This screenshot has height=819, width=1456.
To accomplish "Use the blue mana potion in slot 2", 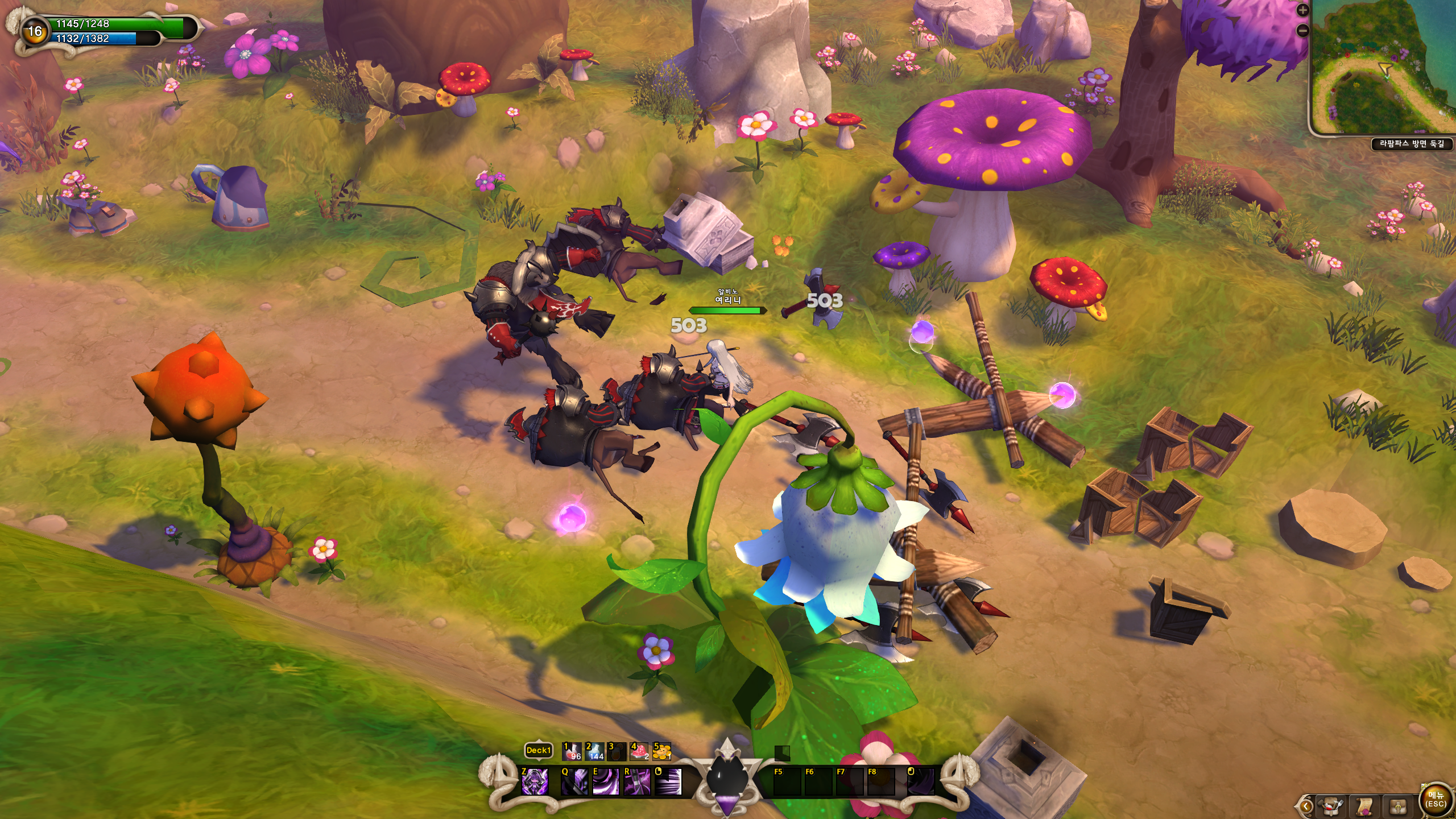I will point(594,751).
